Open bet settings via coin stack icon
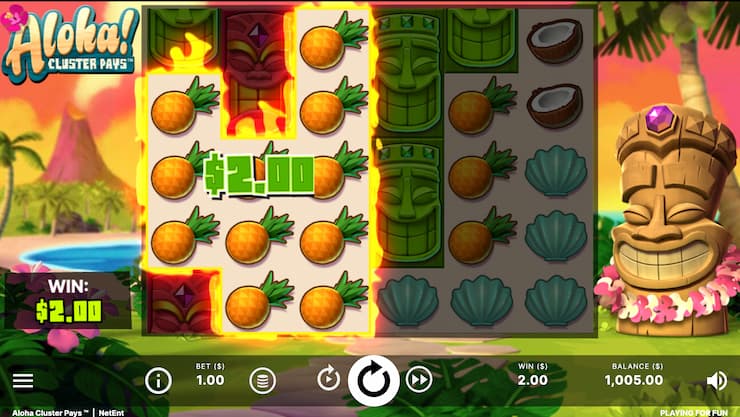The height and width of the screenshot is (417, 740). pos(261,380)
